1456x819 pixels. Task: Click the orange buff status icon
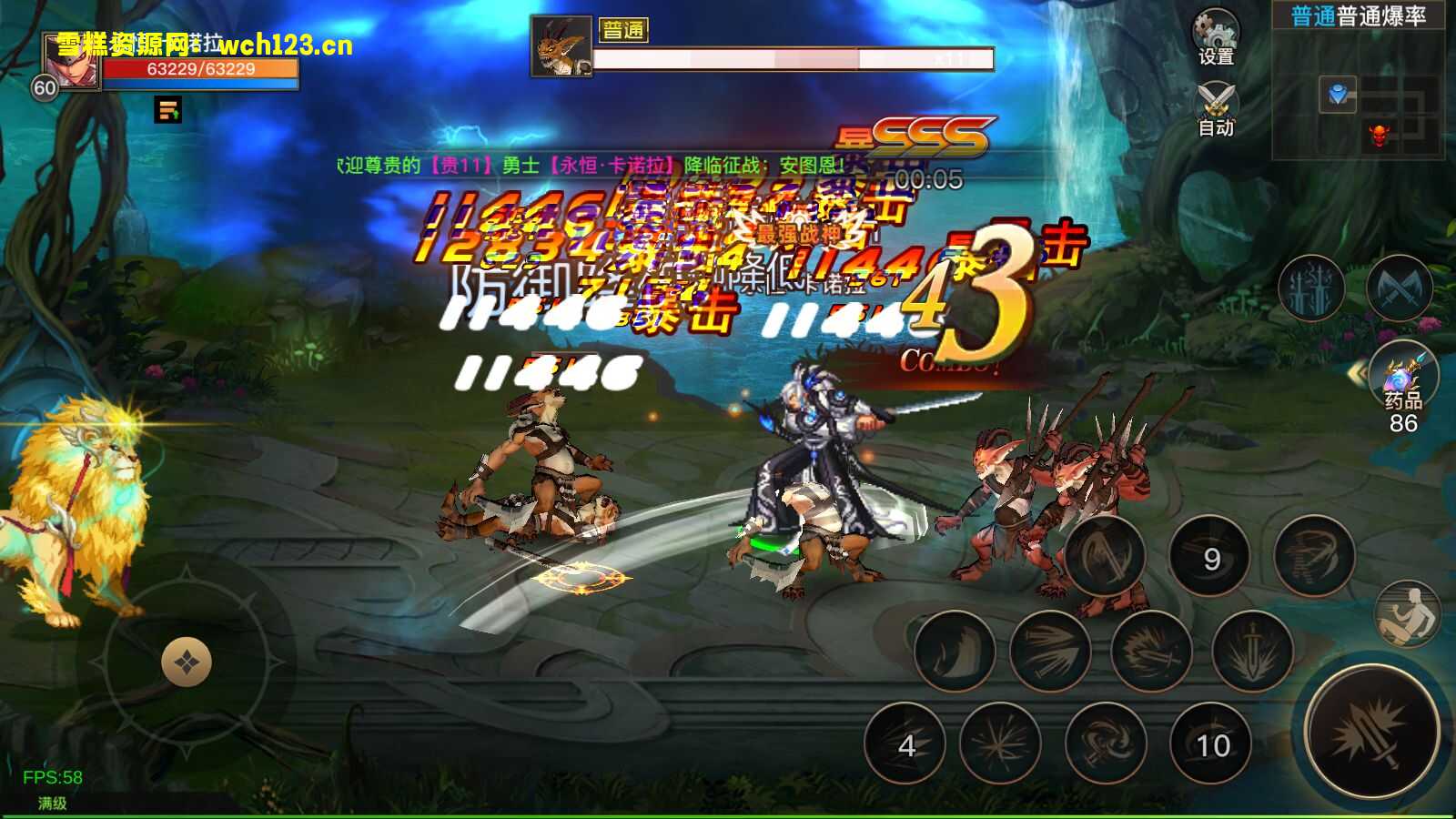tap(168, 111)
